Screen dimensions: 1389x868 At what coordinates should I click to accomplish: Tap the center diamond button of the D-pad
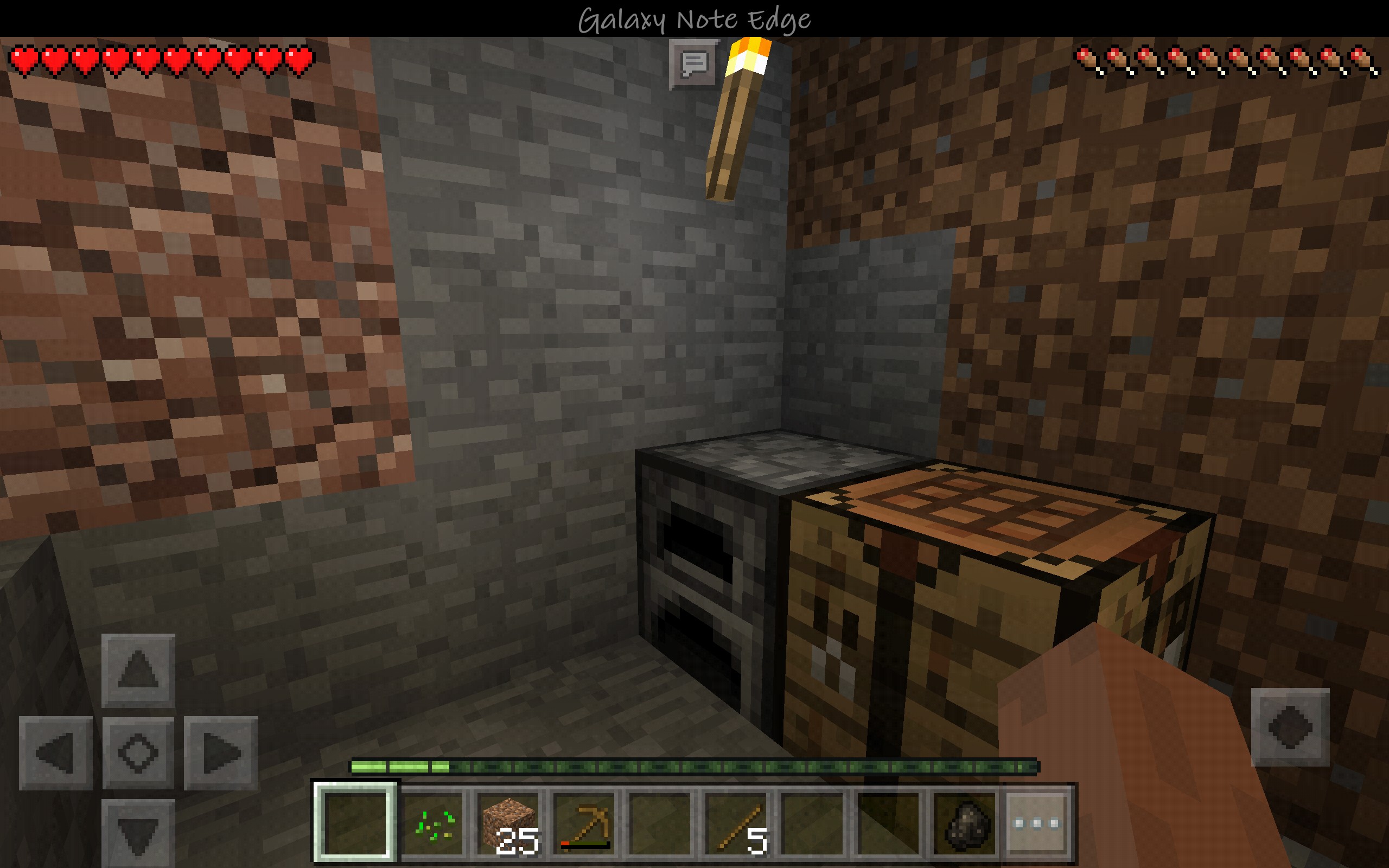coord(138,752)
